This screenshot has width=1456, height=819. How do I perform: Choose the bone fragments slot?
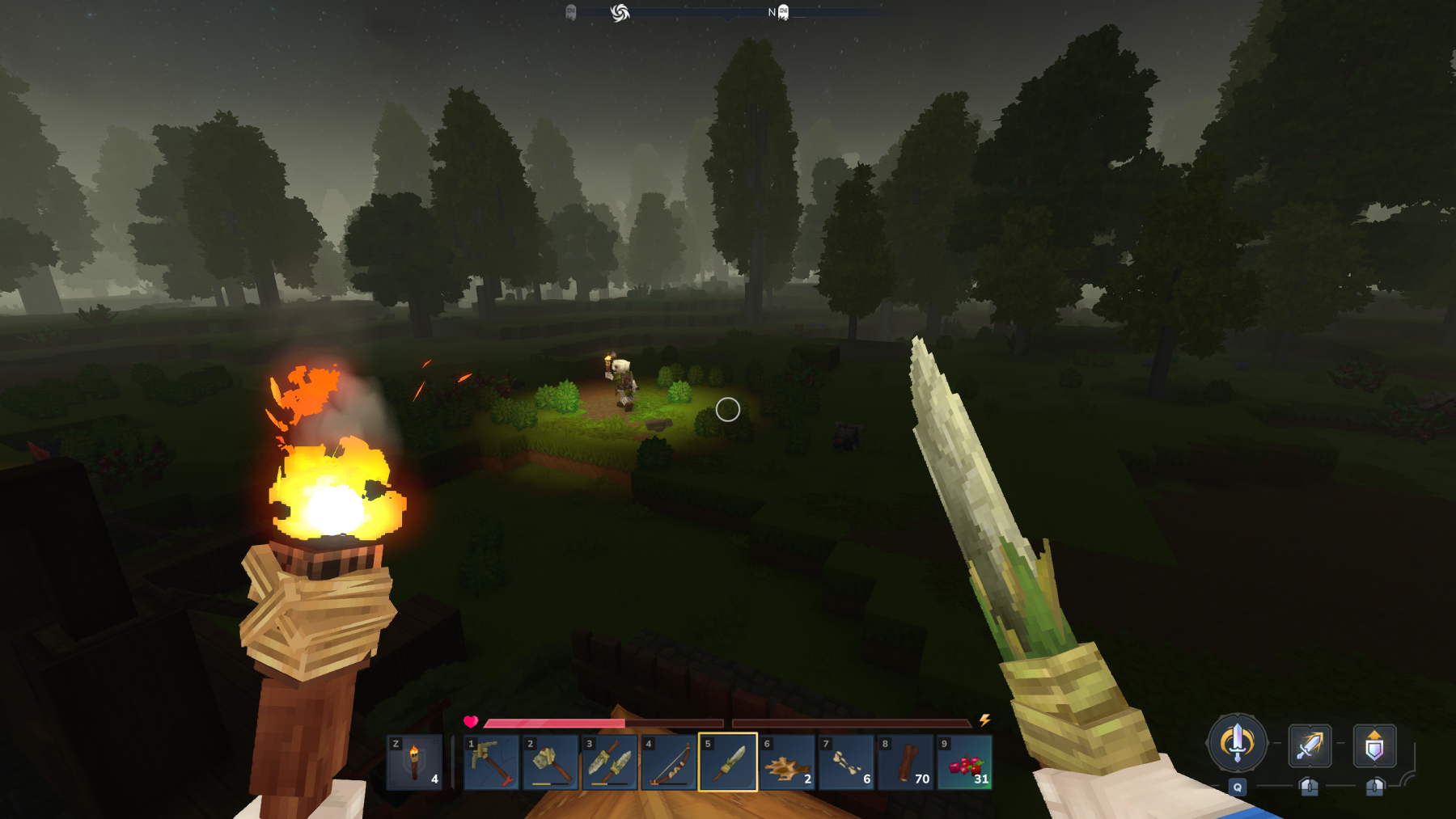click(x=846, y=762)
